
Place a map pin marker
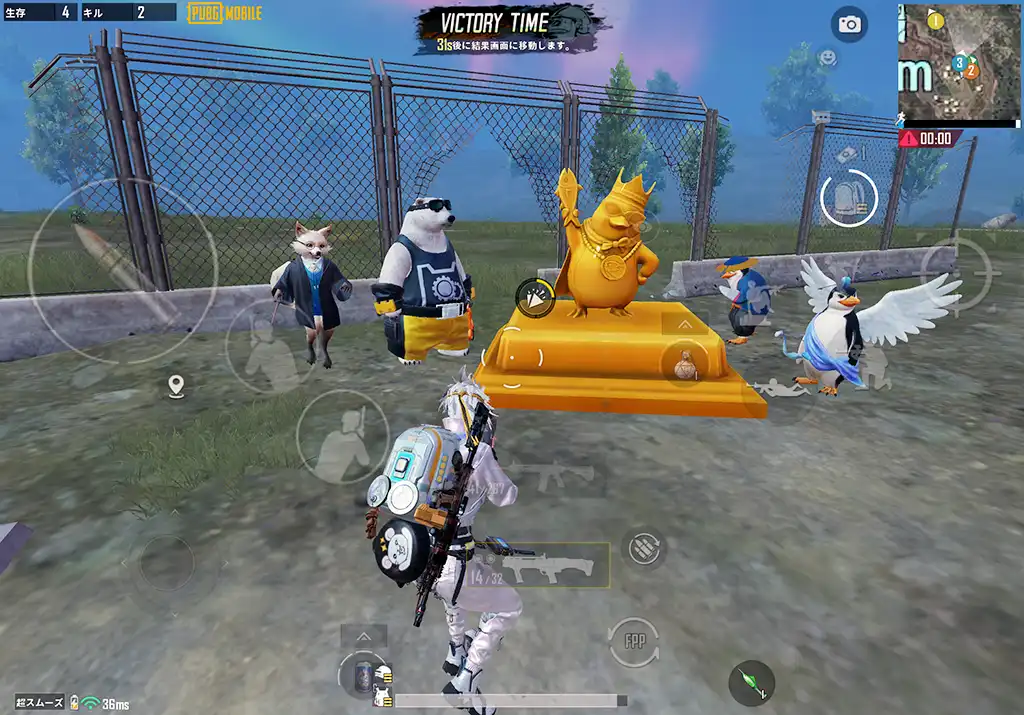click(177, 386)
